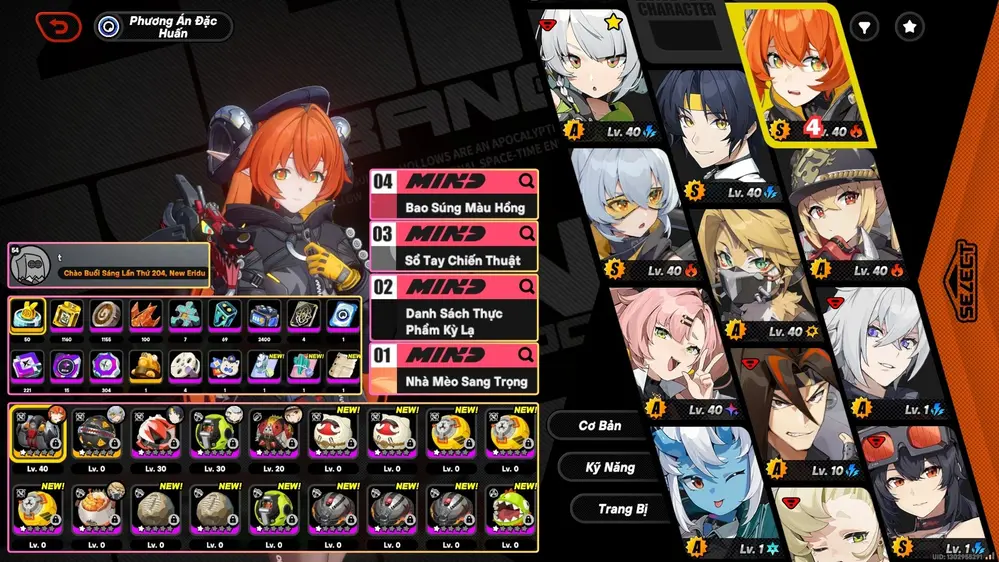Select the highlighted rabbit item slot

click(x=27, y=317)
